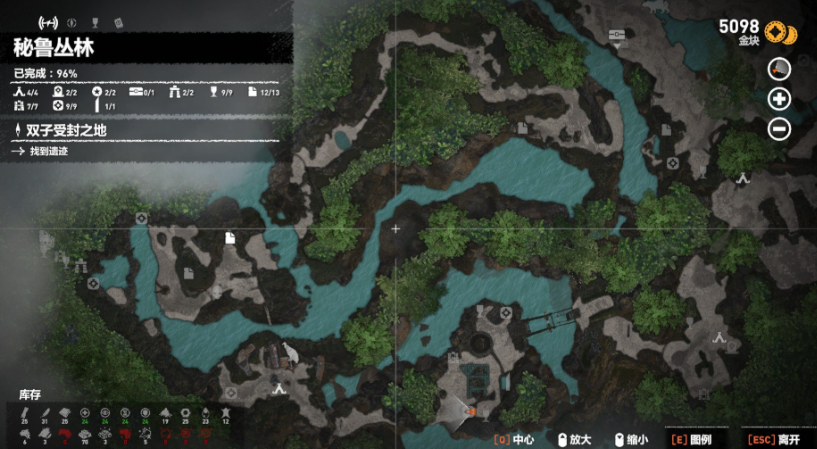Select the base camp marker on the right
Screen dimensions: 817x449
(743, 178)
